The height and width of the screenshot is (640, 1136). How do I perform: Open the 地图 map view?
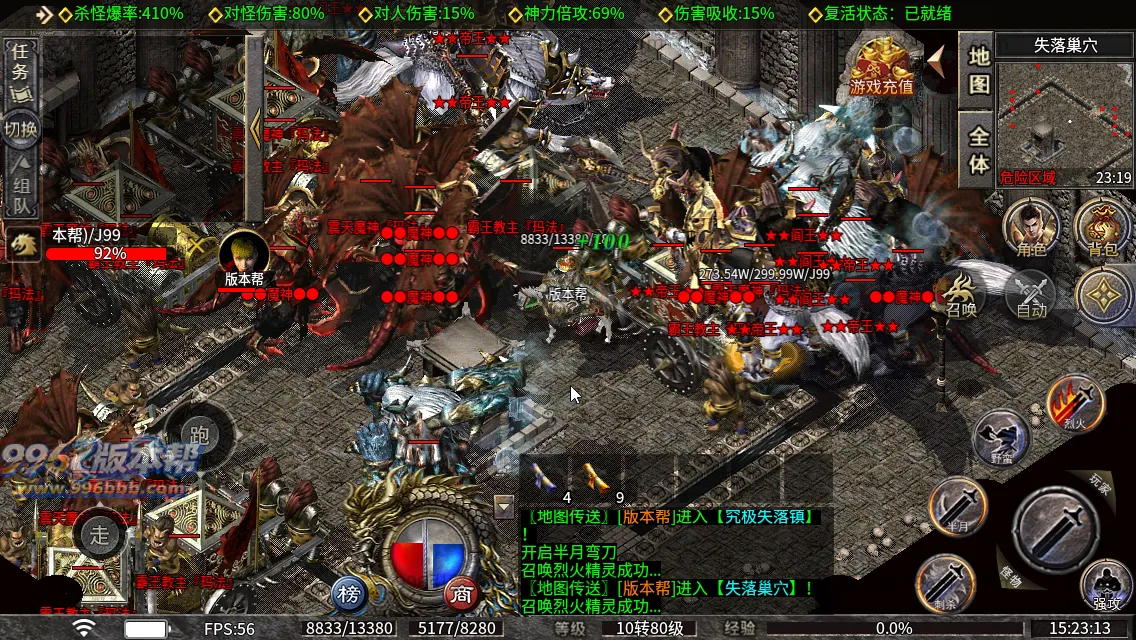pyautogui.click(x=977, y=70)
